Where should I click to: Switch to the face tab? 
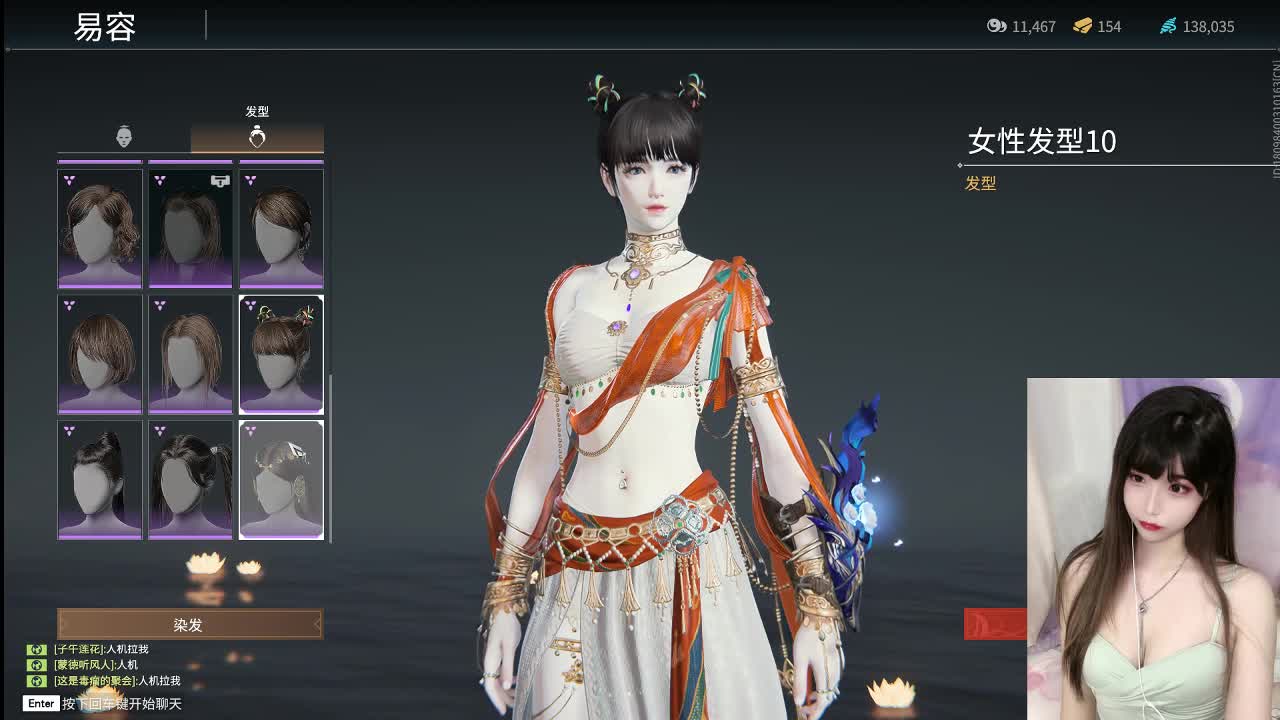[124, 137]
